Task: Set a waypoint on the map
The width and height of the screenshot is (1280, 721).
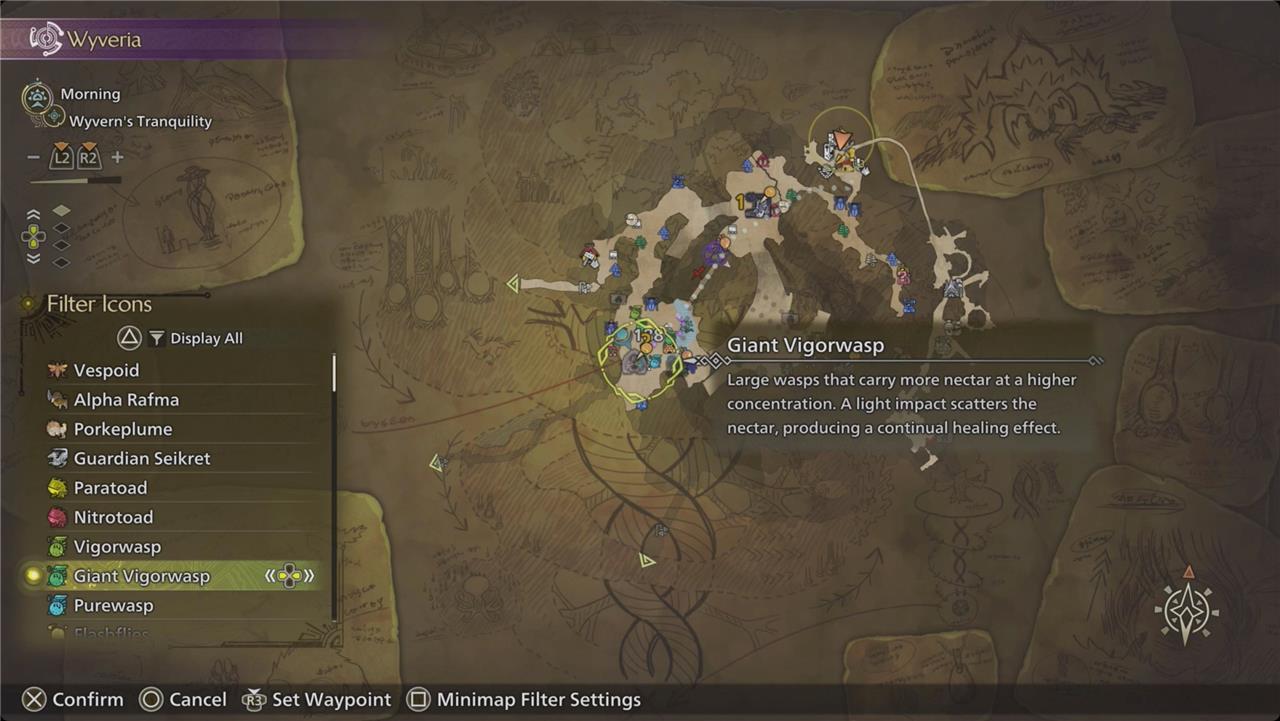Action: [318, 700]
